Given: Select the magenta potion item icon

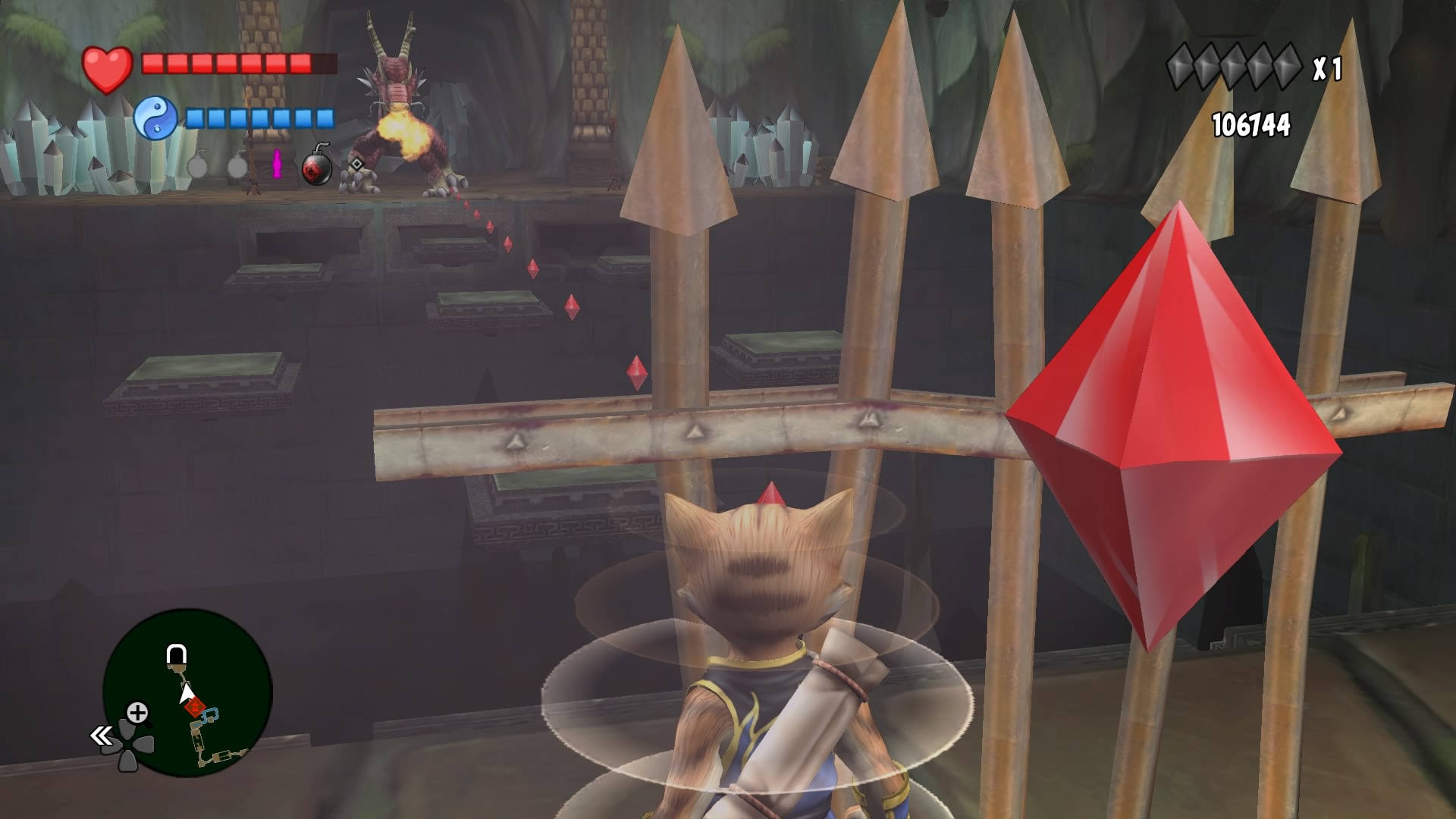Looking at the screenshot, I should [276, 167].
